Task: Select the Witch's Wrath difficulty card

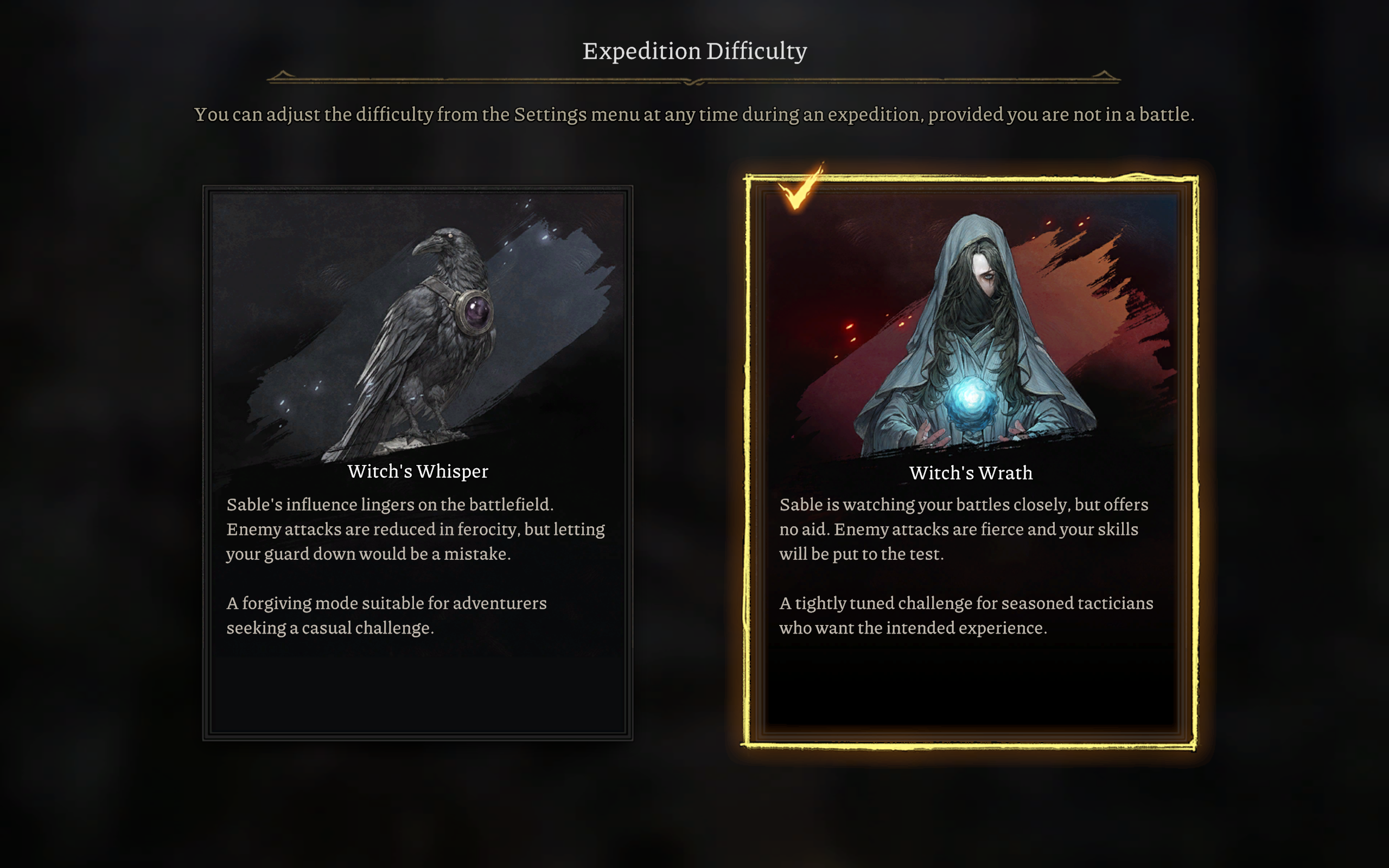Action: tap(971, 463)
